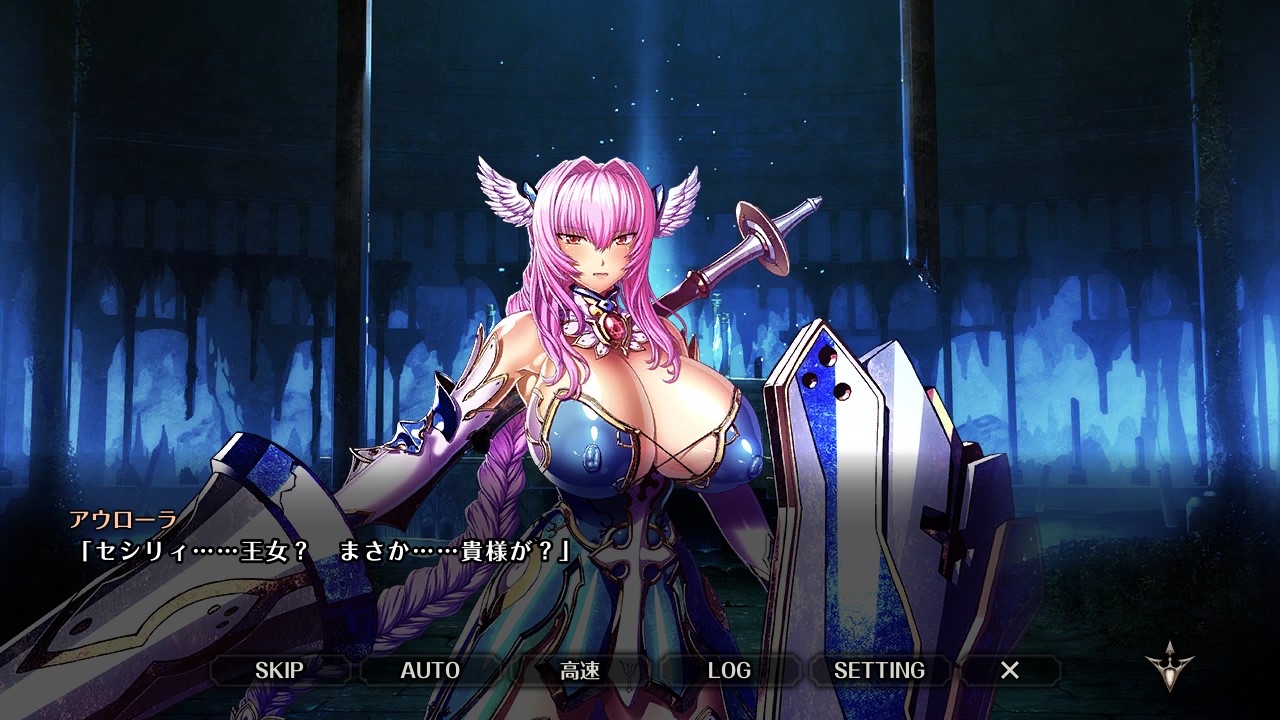Open the dialogue LOG
Viewport: 1280px width, 720px height.
(729, 670)
